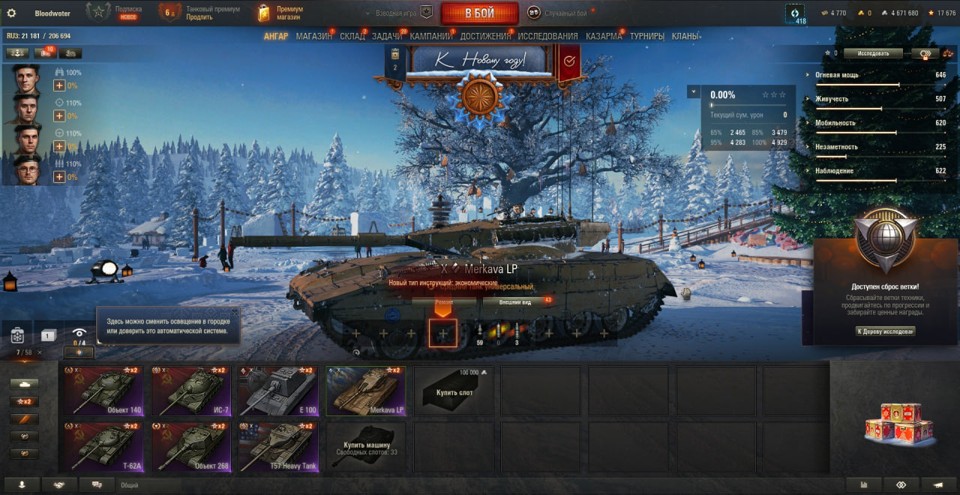
Task: Open the СКЛАД tab
Action: (x=352, y=36)
